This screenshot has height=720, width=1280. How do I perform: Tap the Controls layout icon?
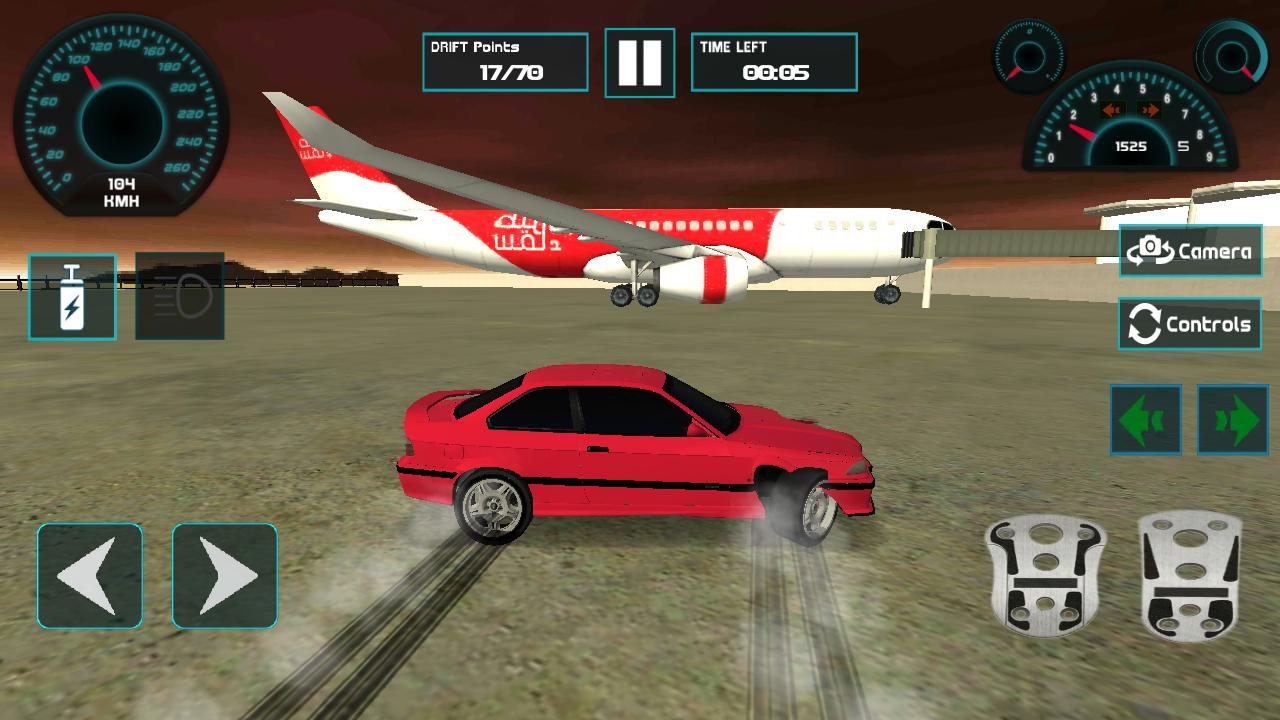[x=1189, y=323]
